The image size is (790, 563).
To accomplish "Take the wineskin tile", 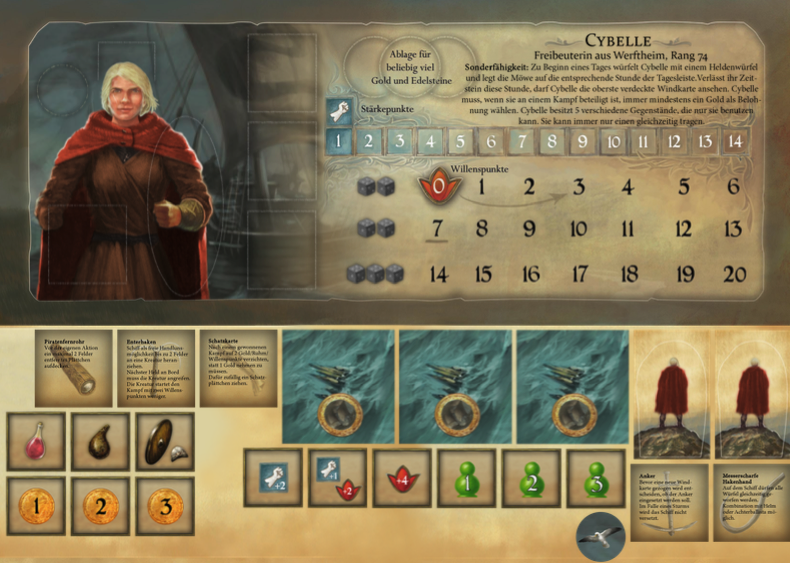I will point(100,441).
